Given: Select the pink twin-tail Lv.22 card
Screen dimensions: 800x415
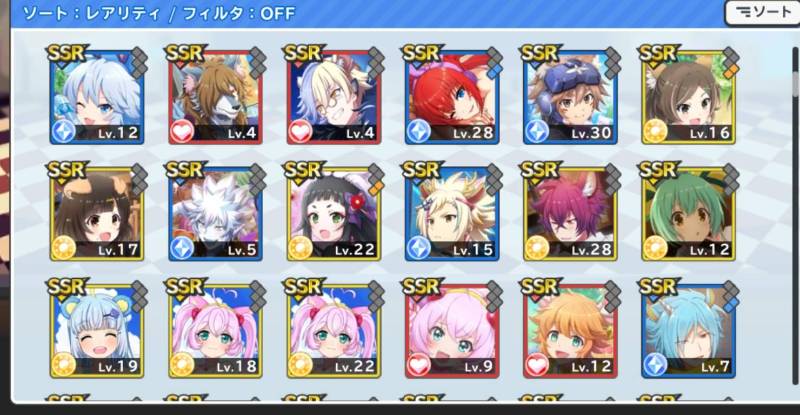Looking at the screenshot, I should click(x=332, y=330).
